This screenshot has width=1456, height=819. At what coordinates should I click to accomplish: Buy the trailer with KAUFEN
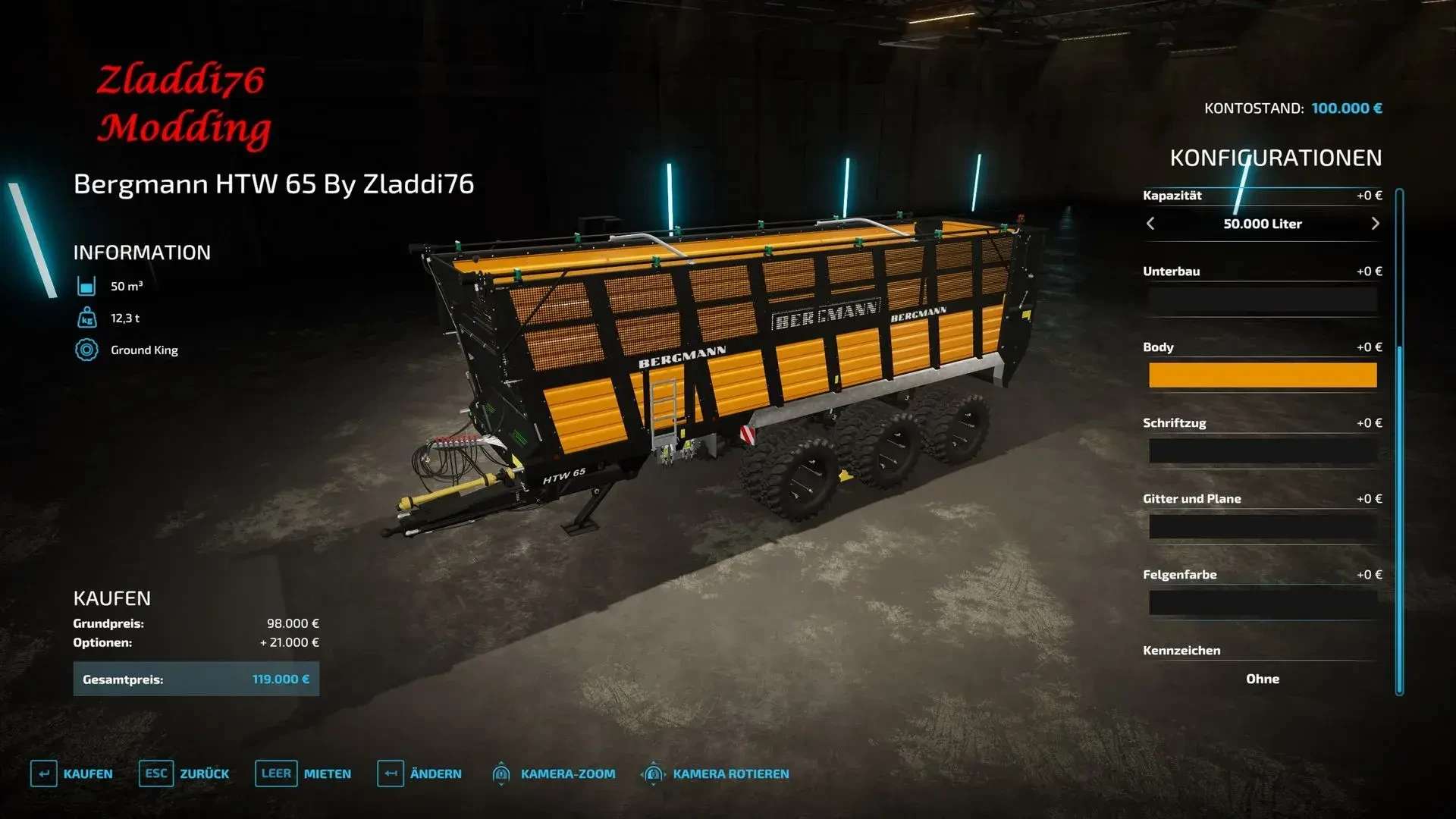[x=72, y=773]
